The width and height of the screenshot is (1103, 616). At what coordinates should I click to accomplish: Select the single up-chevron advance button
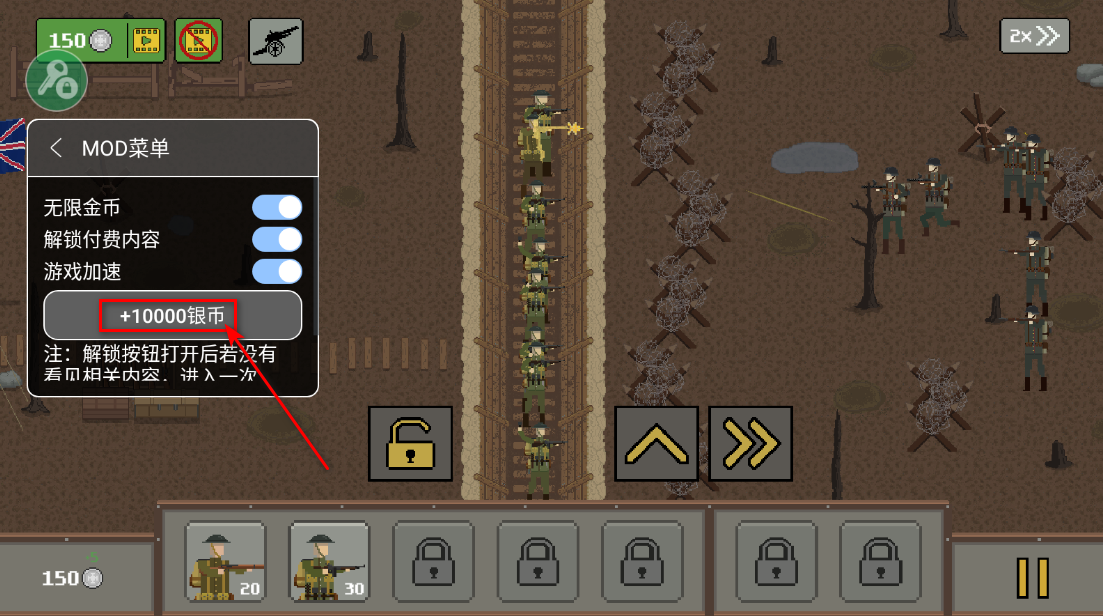tap(656, 443)
